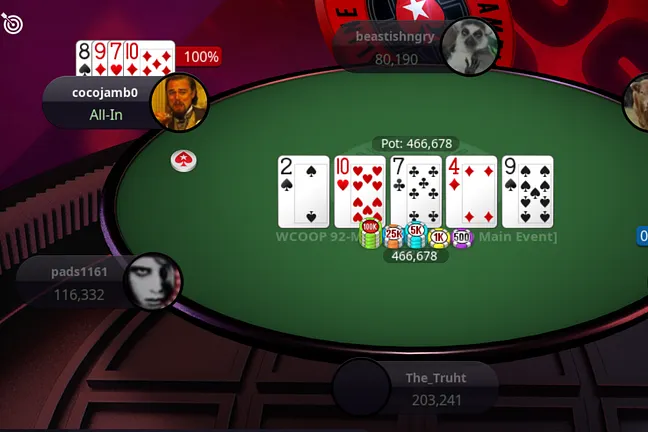Viewport: 648px width, 432px height.
Task: Open beastishngry's lemur avatar
Action: (x=469, y=46)
